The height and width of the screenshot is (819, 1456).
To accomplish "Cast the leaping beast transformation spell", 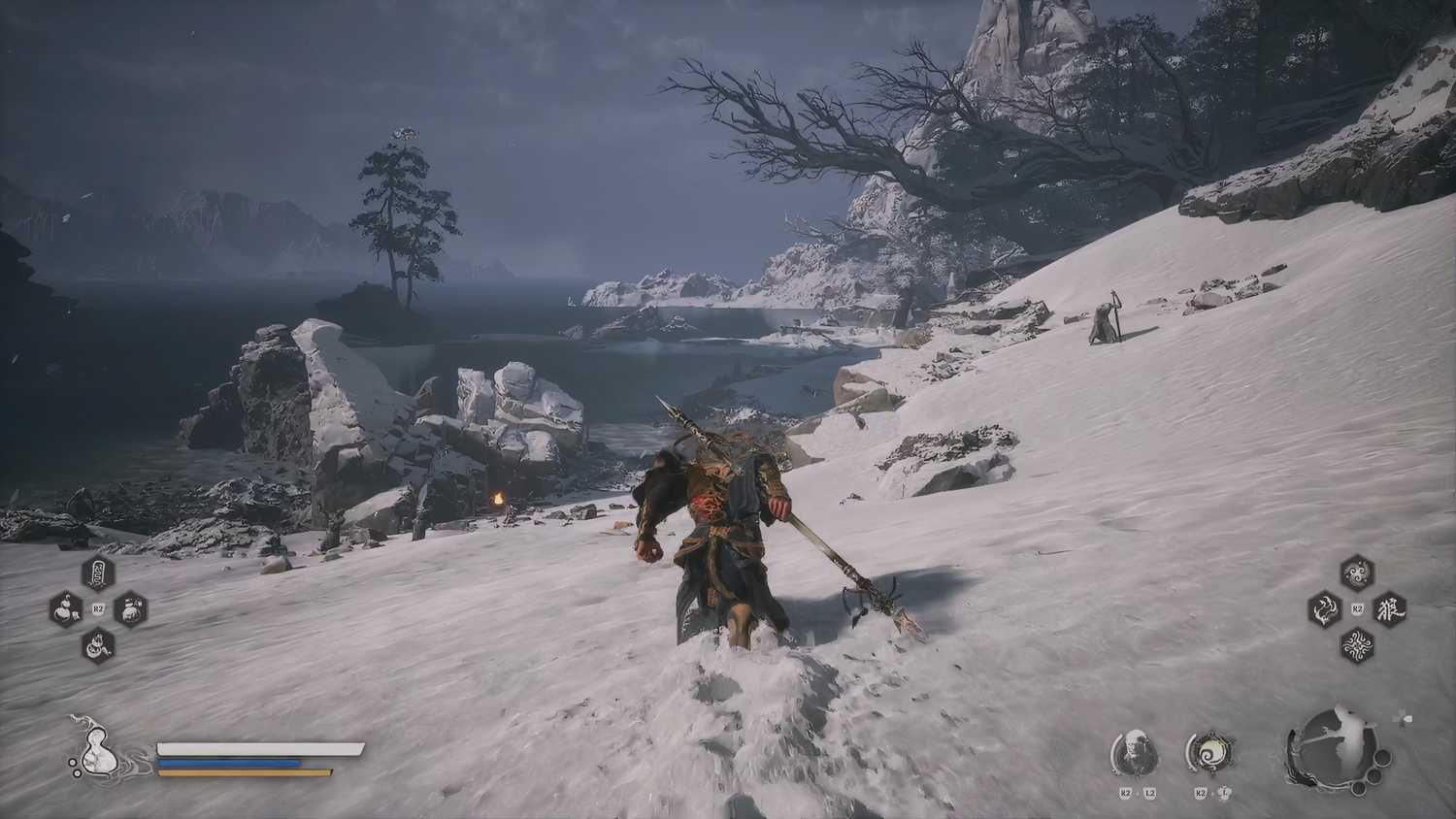I will pyautogui.click(x=1324, y=609).
